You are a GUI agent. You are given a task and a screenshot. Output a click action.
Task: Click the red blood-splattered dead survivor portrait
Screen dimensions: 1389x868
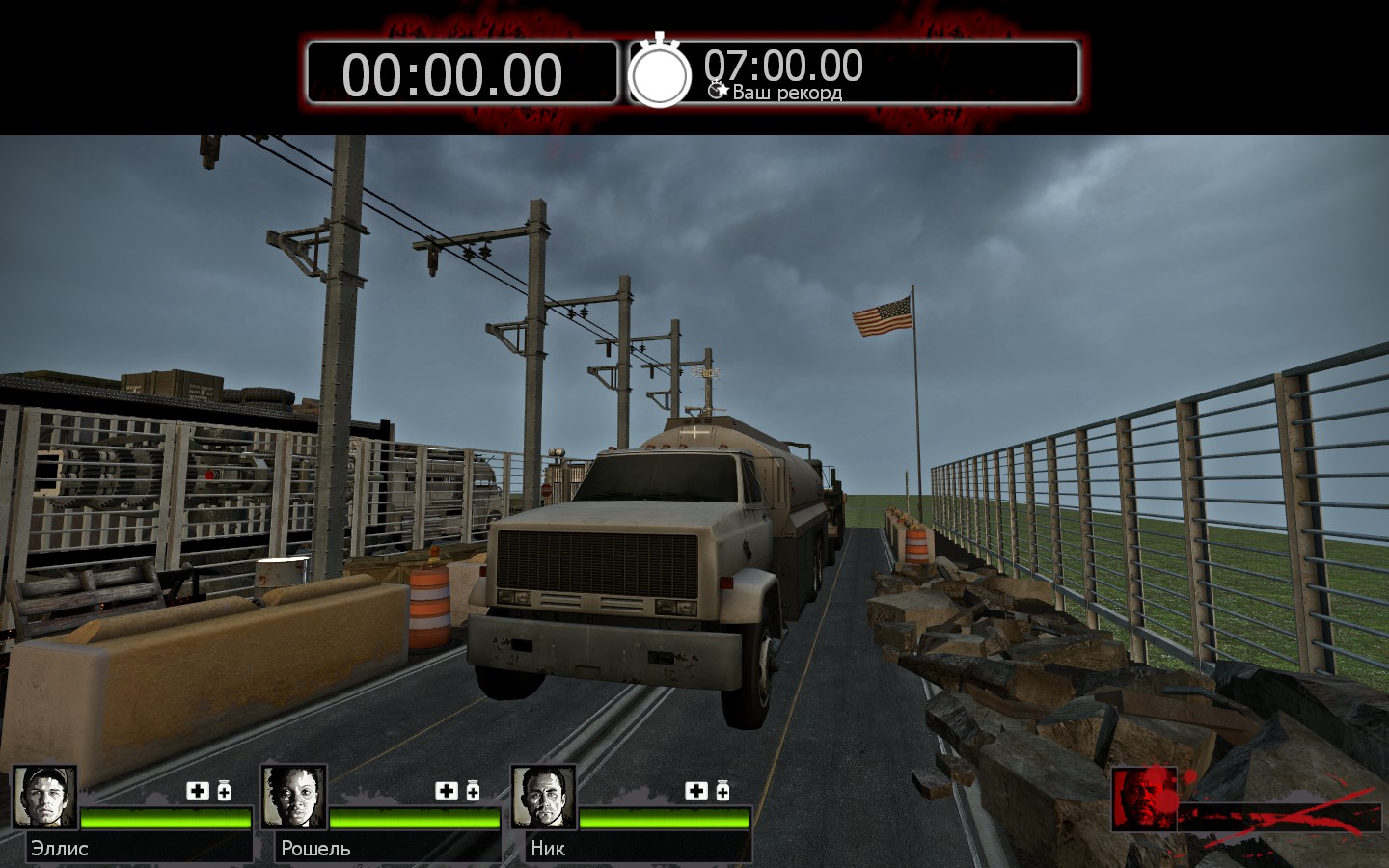pyautogui.click(x=1144, y=799)
